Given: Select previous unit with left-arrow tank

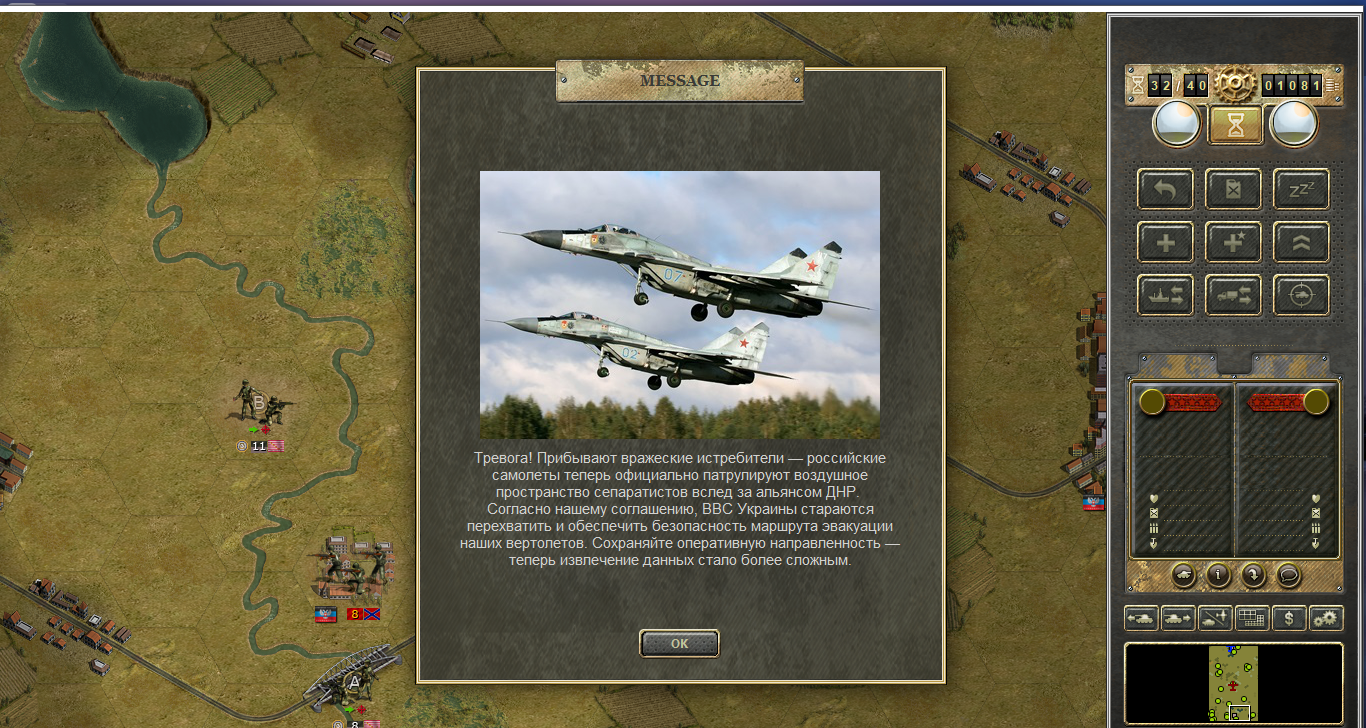Looking at the screenshot, I should (x=1141, y=618).
